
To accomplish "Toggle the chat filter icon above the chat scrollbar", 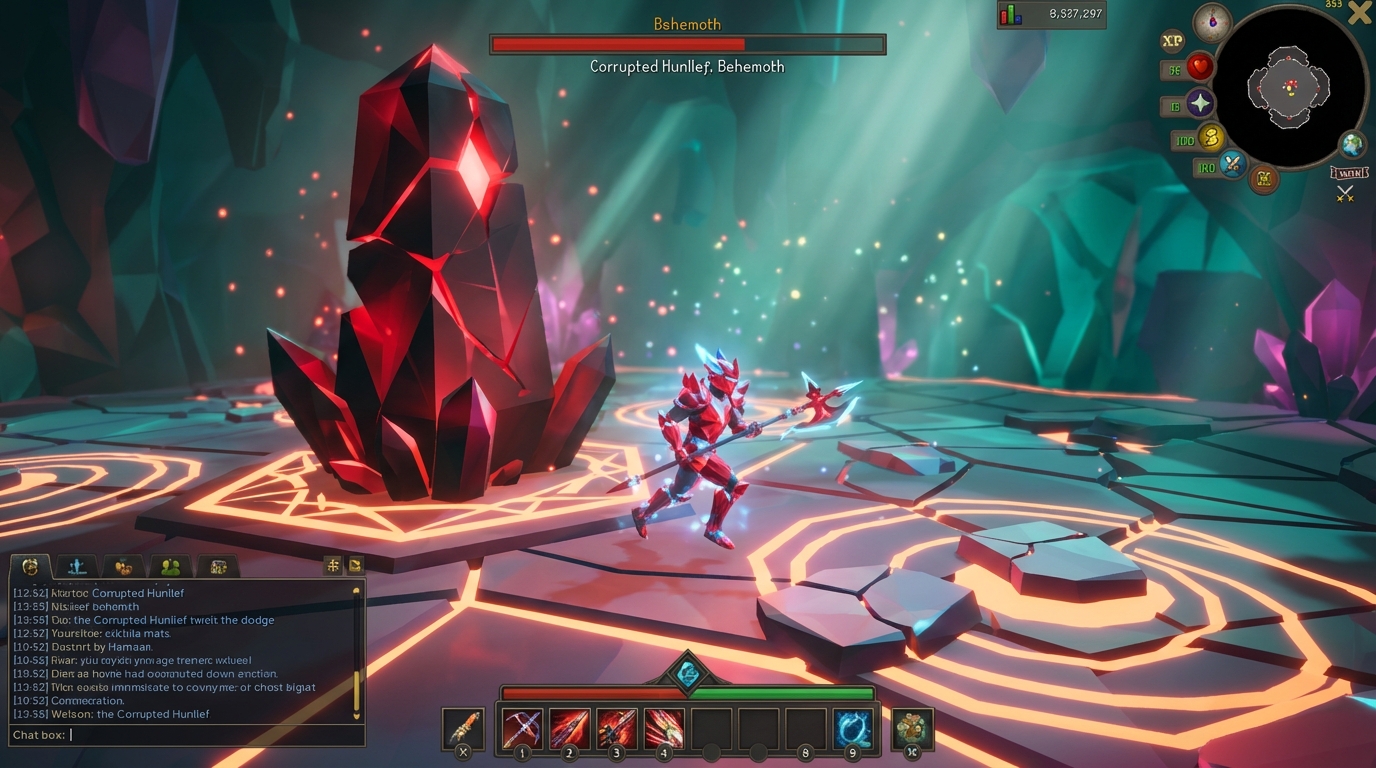I will 354,565.
